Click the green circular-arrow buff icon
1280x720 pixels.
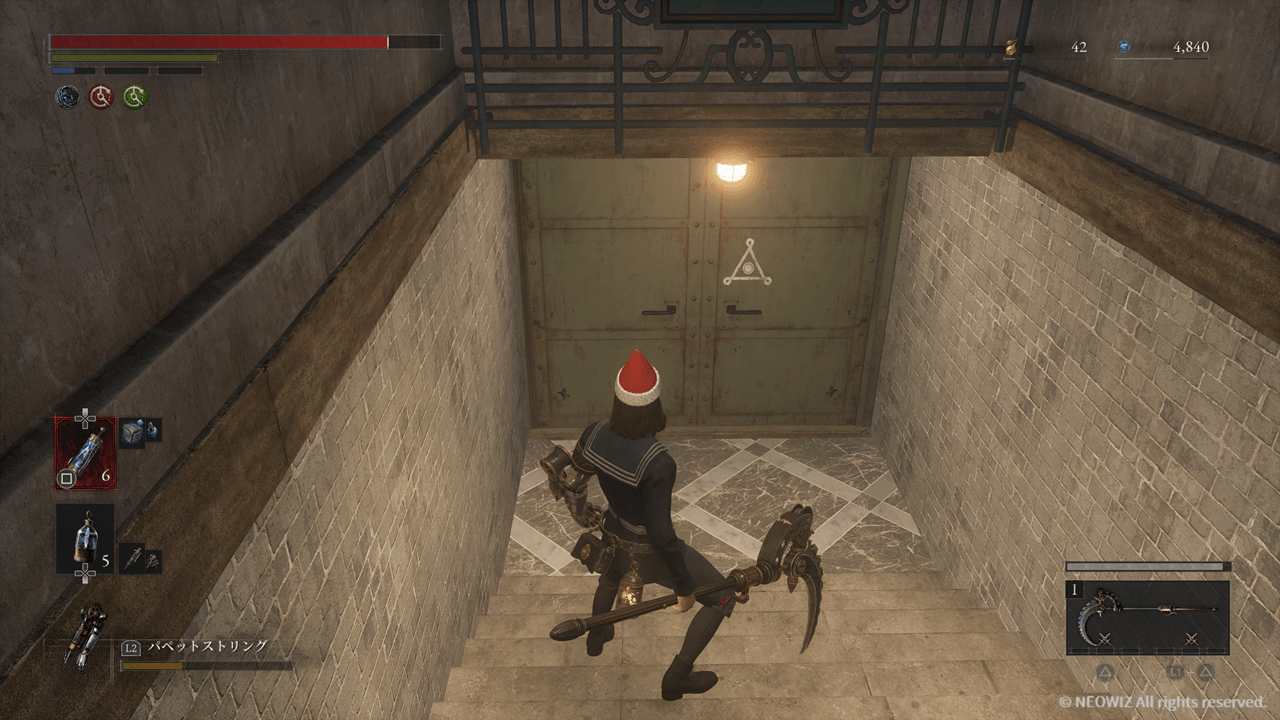[134, 97]
